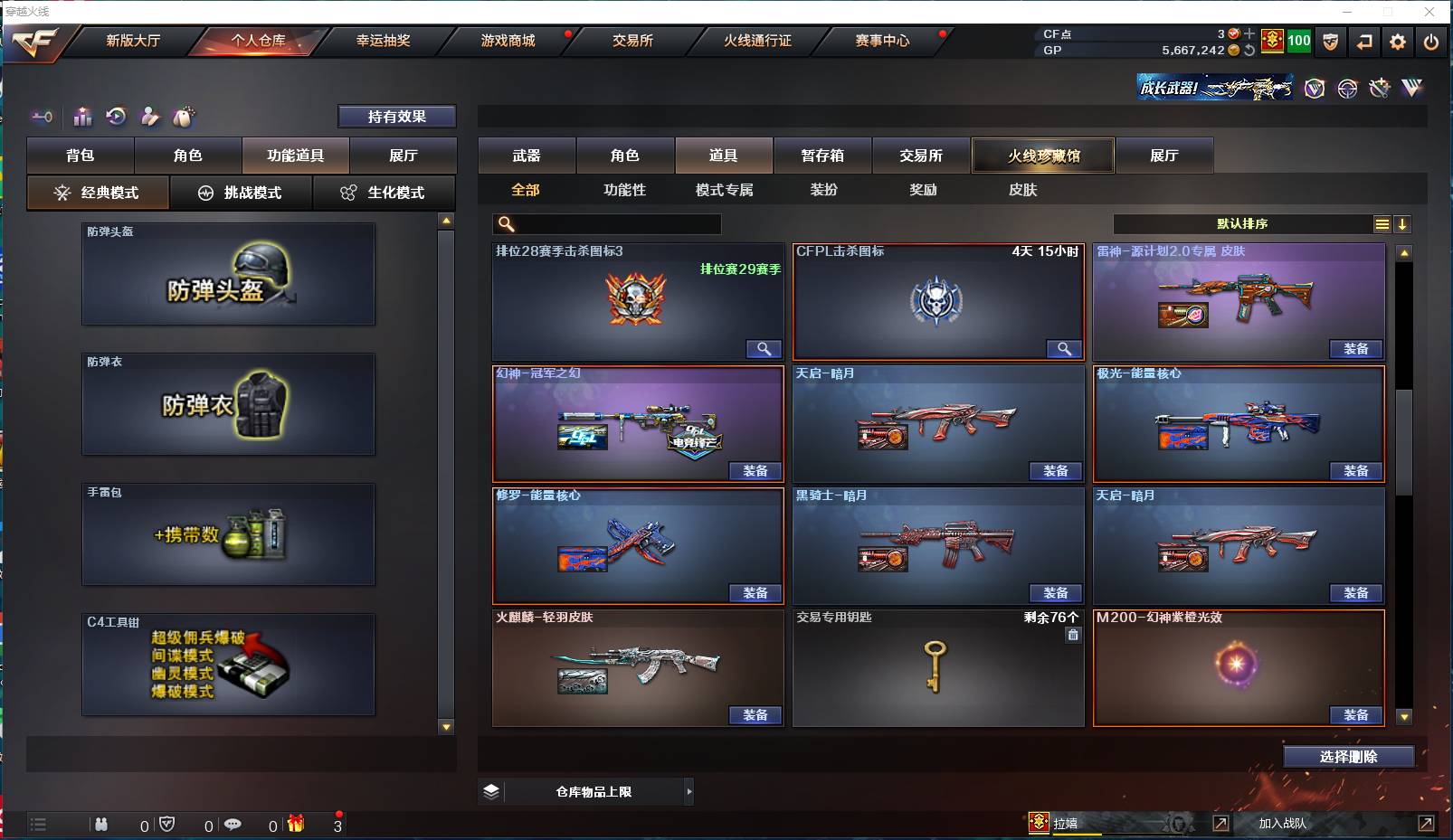Open the character edit icon in the sidebar

coord(148,117)
